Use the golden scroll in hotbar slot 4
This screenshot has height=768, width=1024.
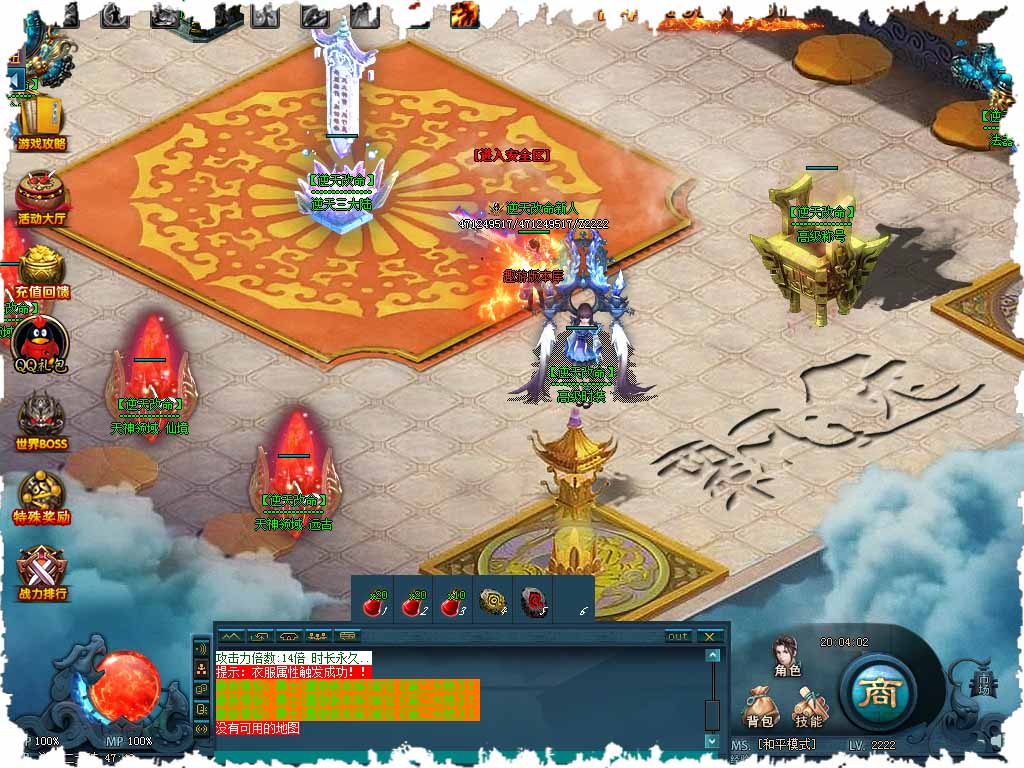pyautogui.click(x=492, y=601)
